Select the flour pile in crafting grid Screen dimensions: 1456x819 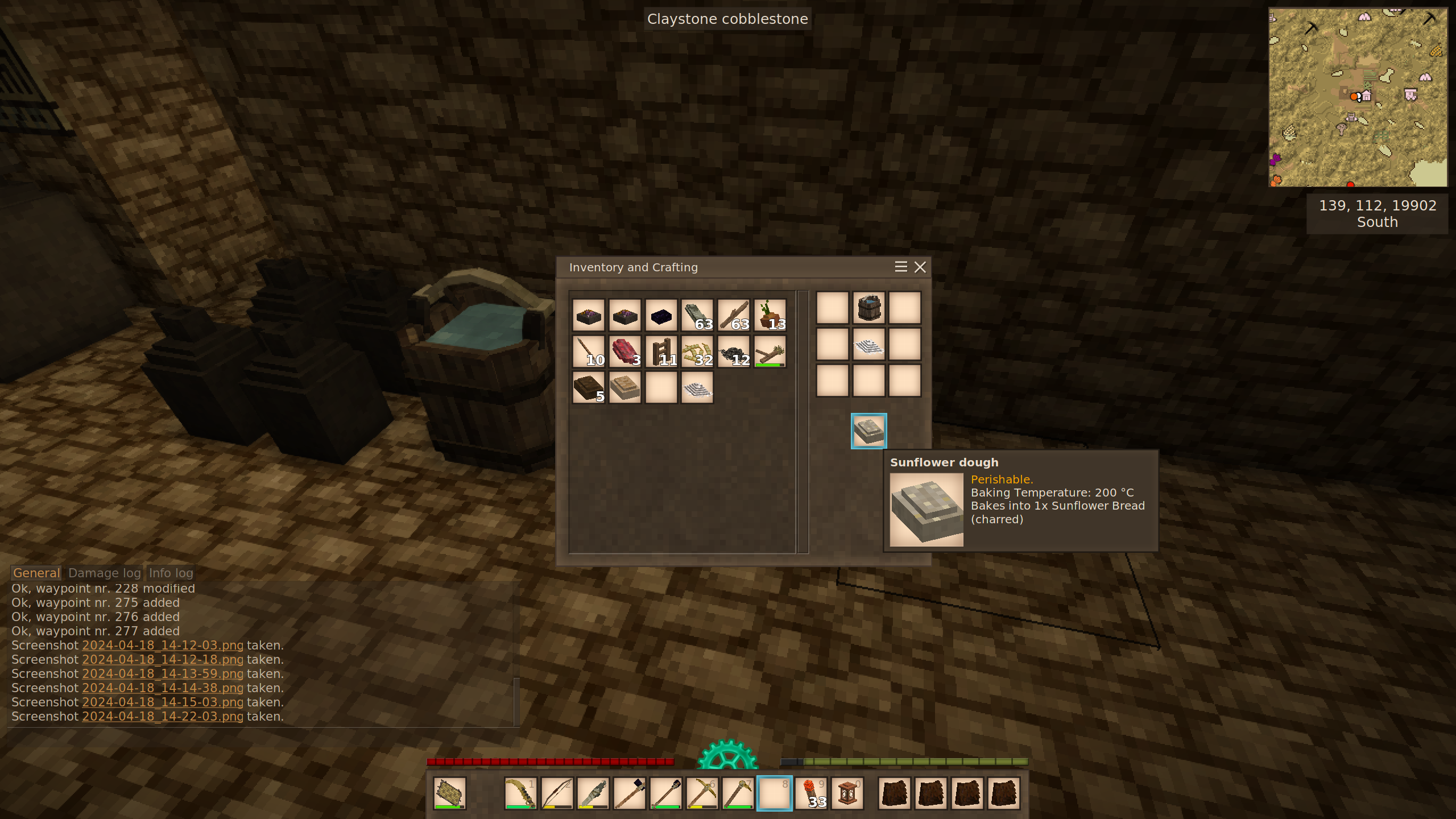[x=868, y=345]
